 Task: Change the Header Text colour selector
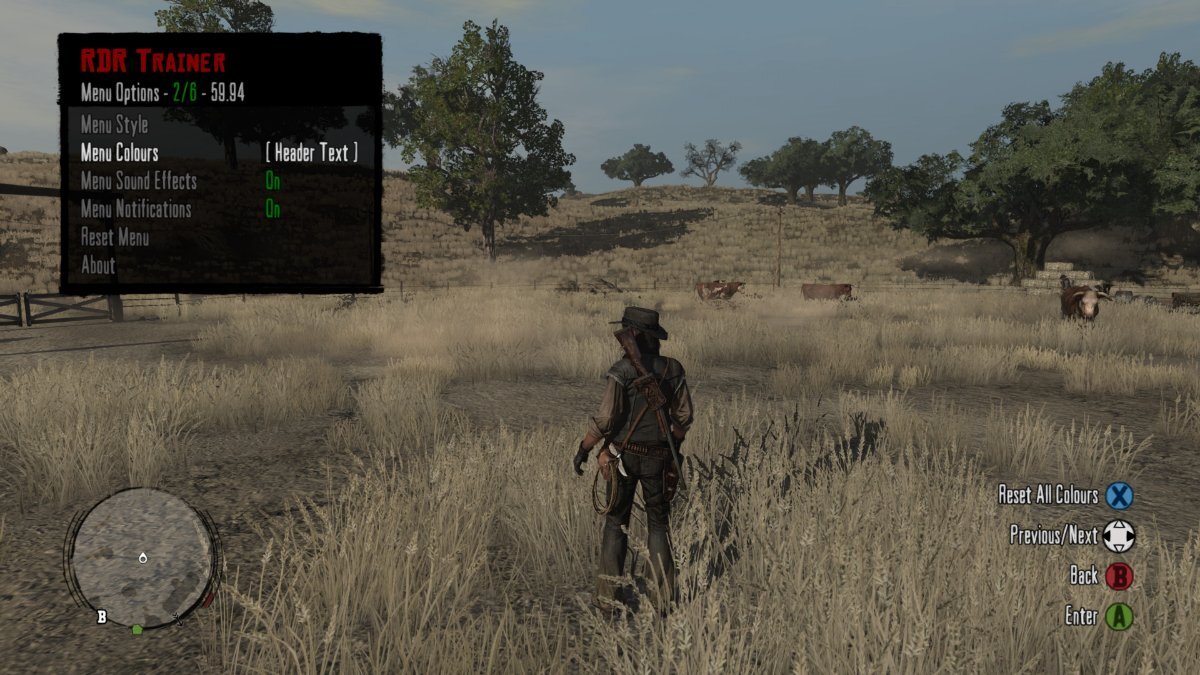coord(311,153)
